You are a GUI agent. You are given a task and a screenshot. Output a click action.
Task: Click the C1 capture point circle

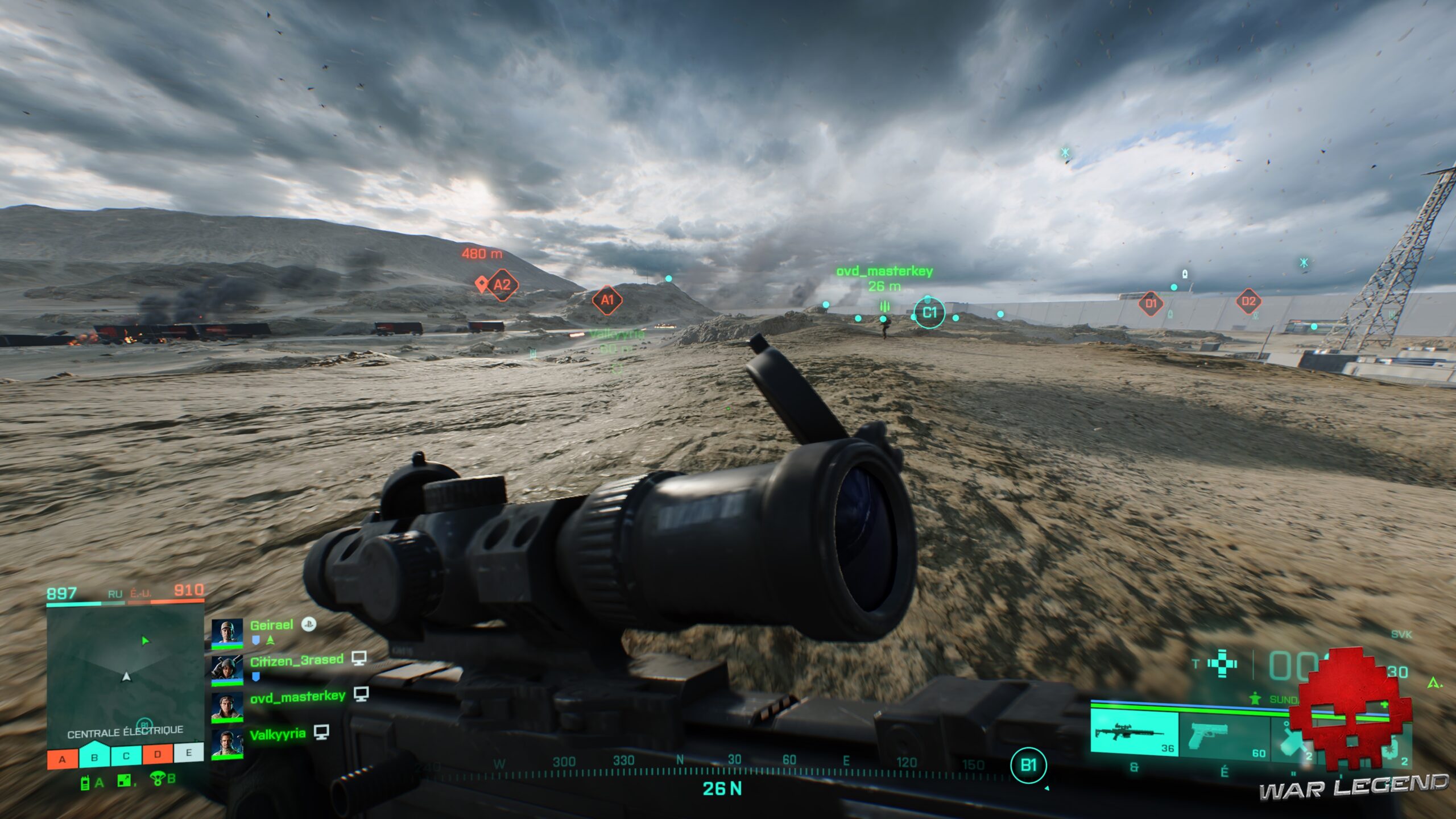pos(929,312)
